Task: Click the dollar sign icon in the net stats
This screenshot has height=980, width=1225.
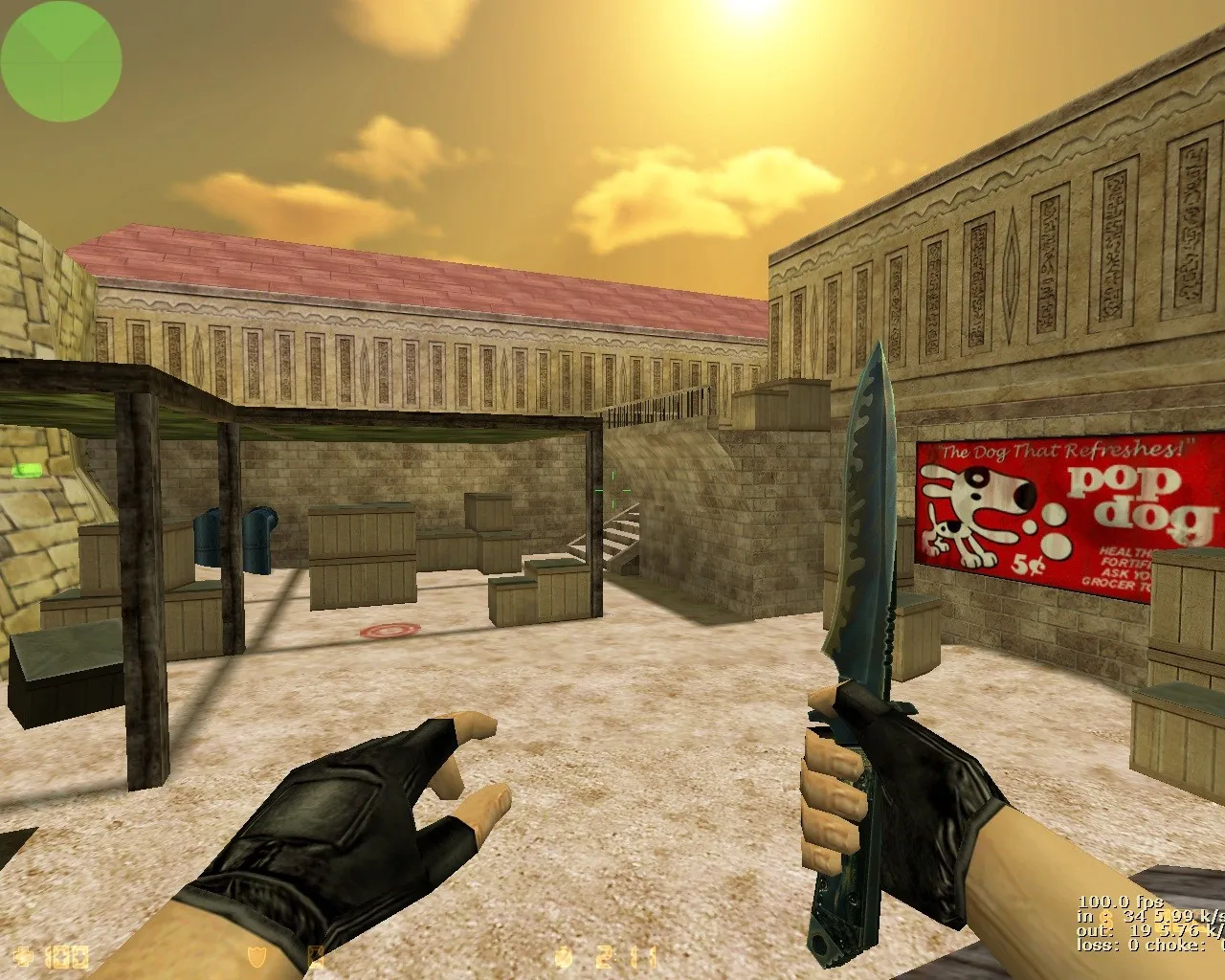Action: [x=1105, y=919]
